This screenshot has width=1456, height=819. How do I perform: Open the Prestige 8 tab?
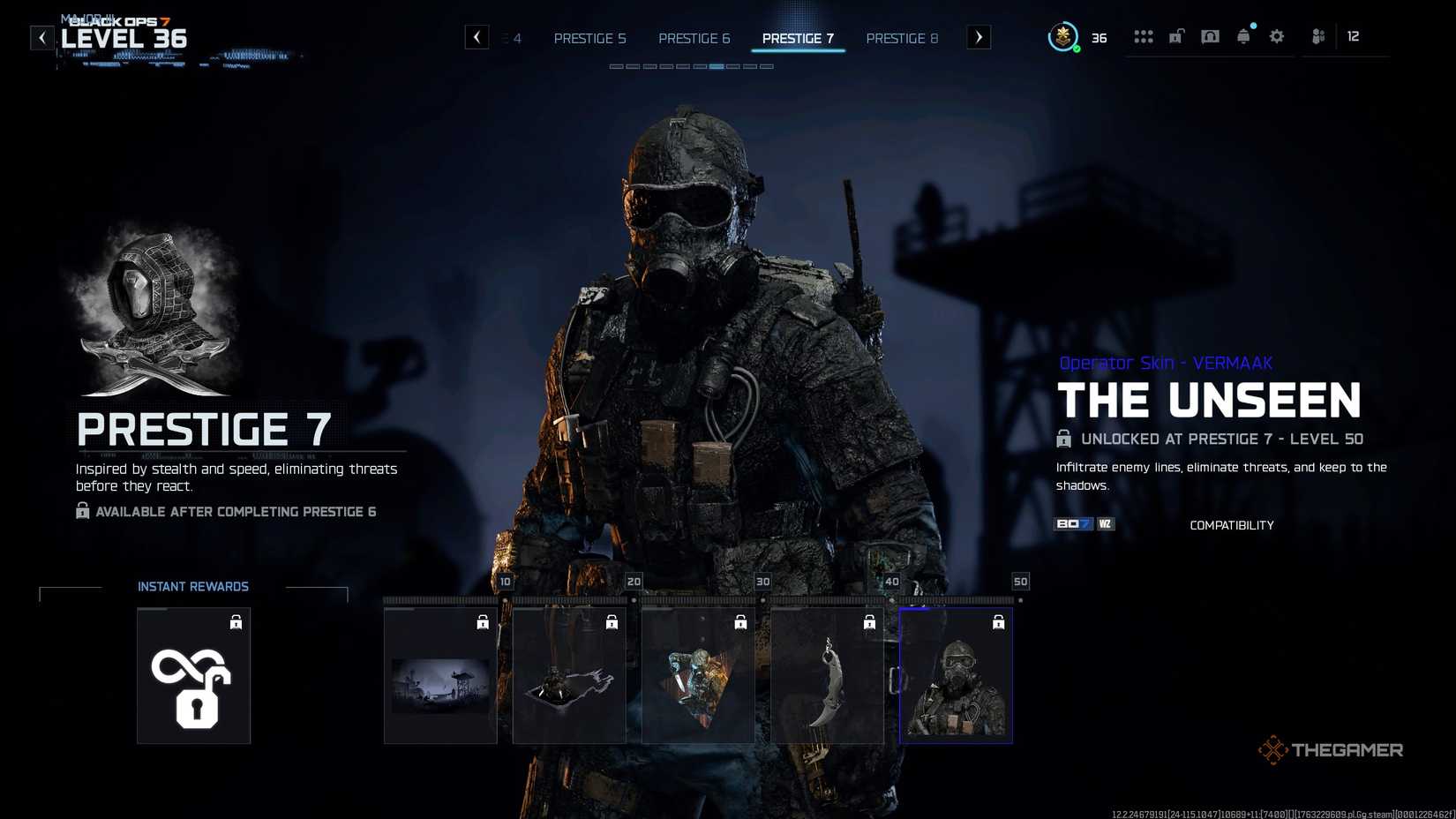coord(902,38)
